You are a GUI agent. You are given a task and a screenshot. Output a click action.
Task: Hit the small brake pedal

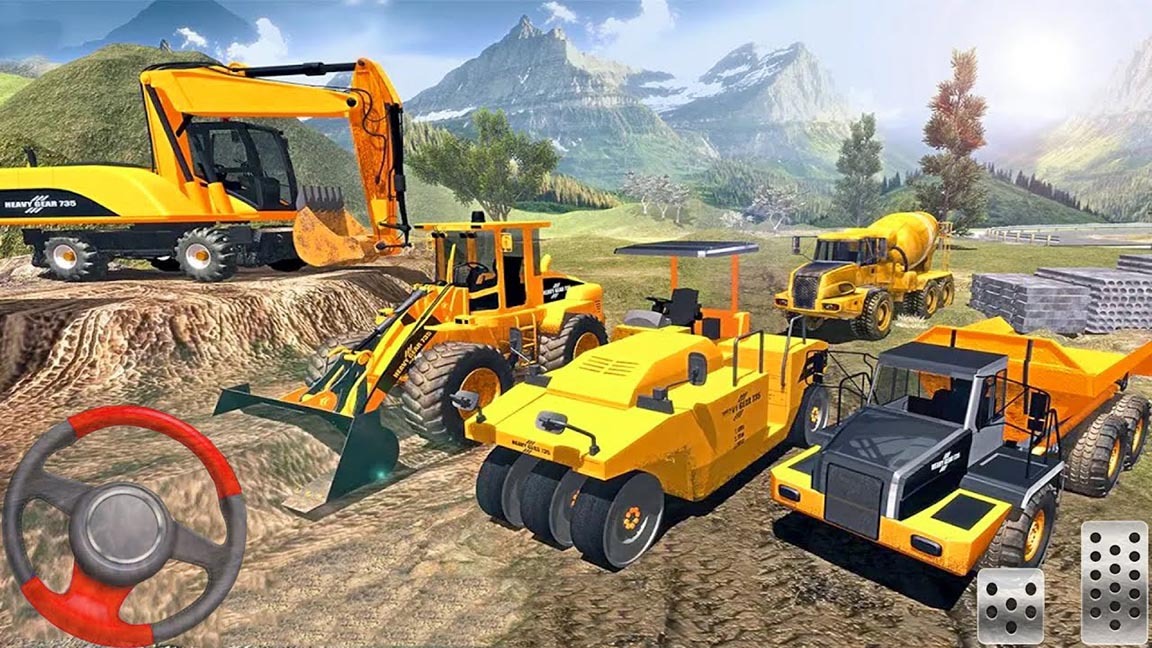(x=1010, y=606)
